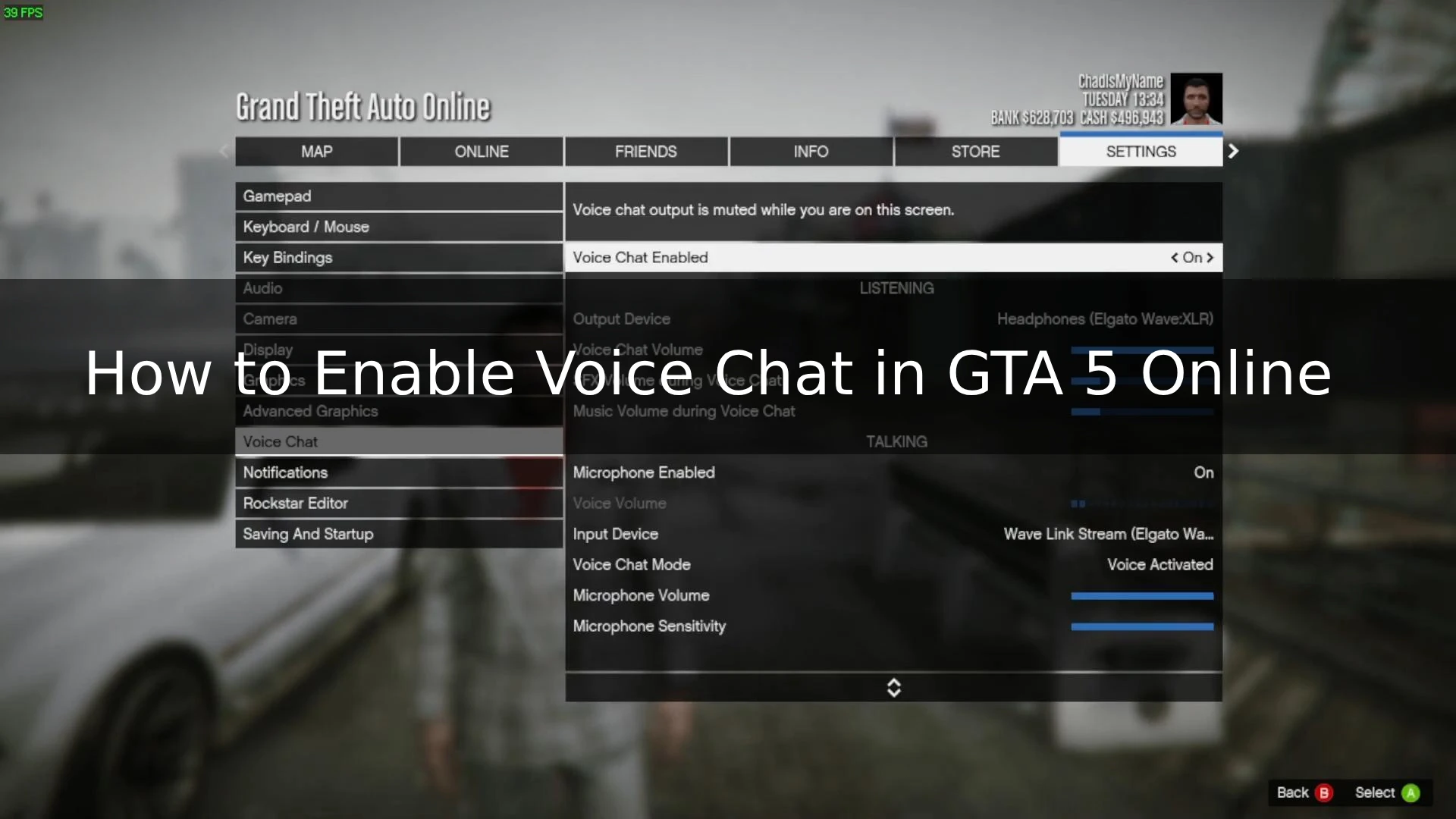This screenshot has width=1456, height=819.
Task: Click the left arrow on Voice Chat Enabled
Action: pyautogui.click(x=1175, y=257)
